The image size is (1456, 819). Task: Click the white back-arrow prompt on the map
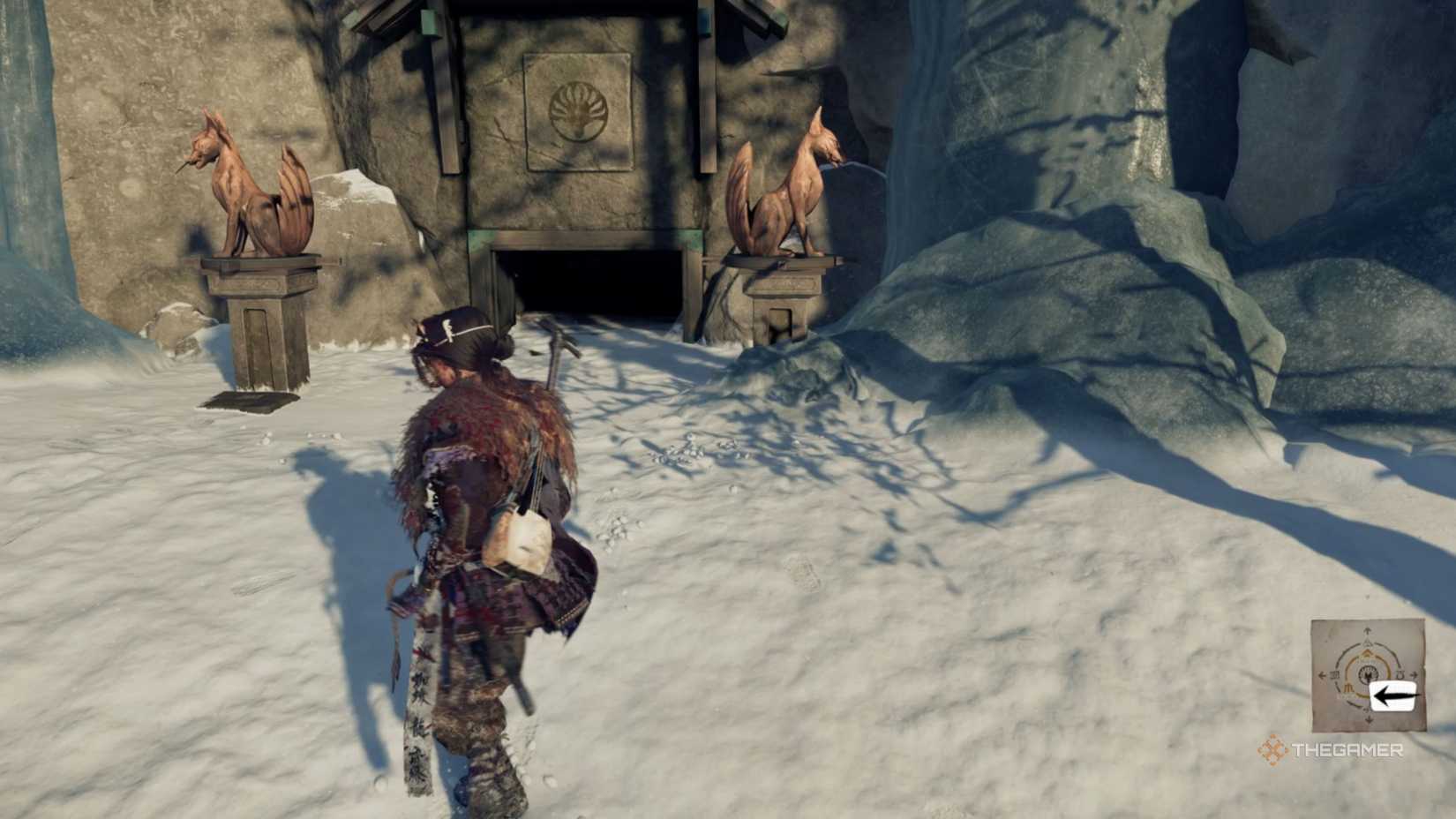1392,694
